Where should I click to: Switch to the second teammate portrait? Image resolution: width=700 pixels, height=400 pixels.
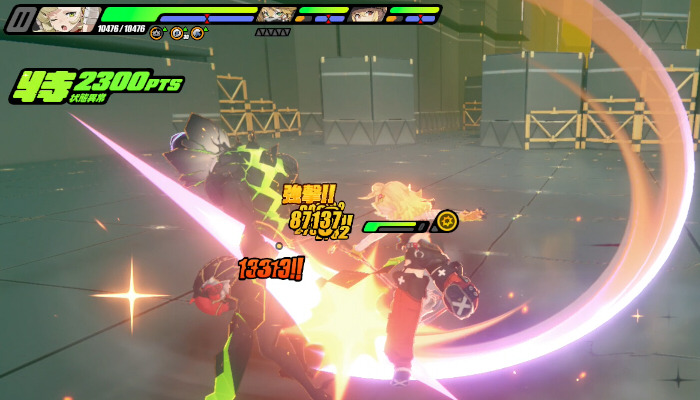[276, 14]
